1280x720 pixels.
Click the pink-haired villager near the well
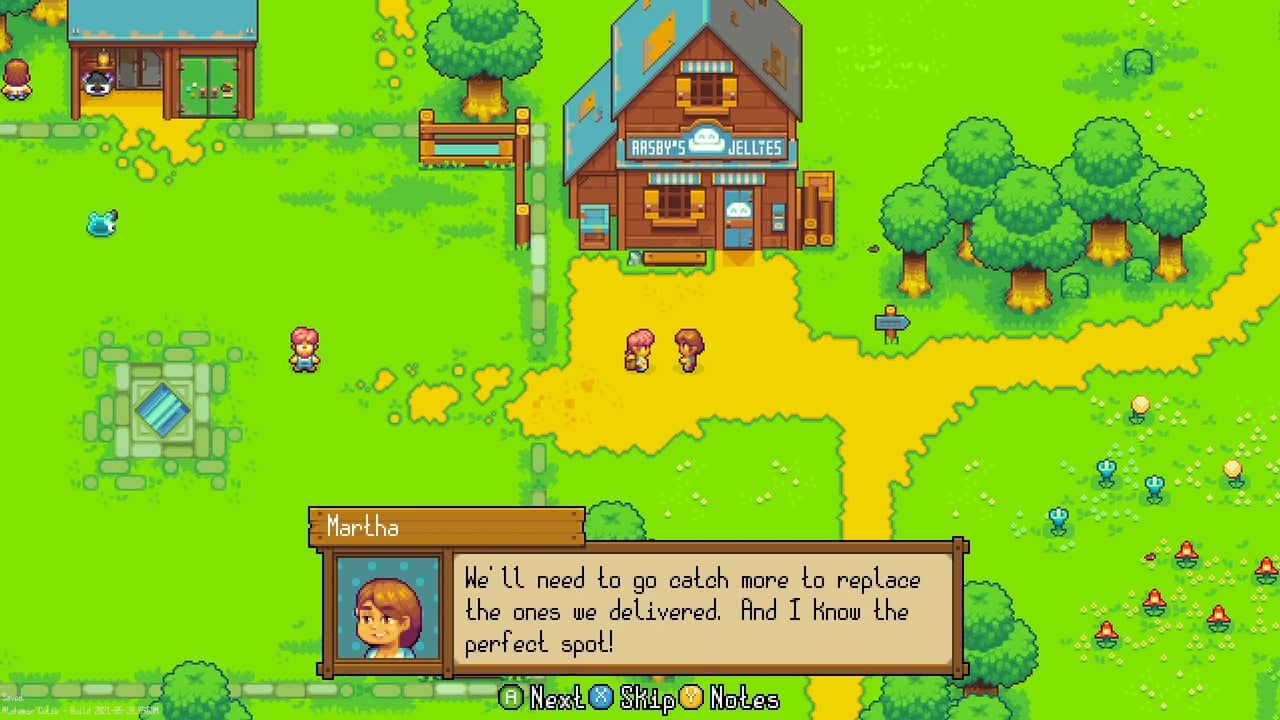point(305,347)
